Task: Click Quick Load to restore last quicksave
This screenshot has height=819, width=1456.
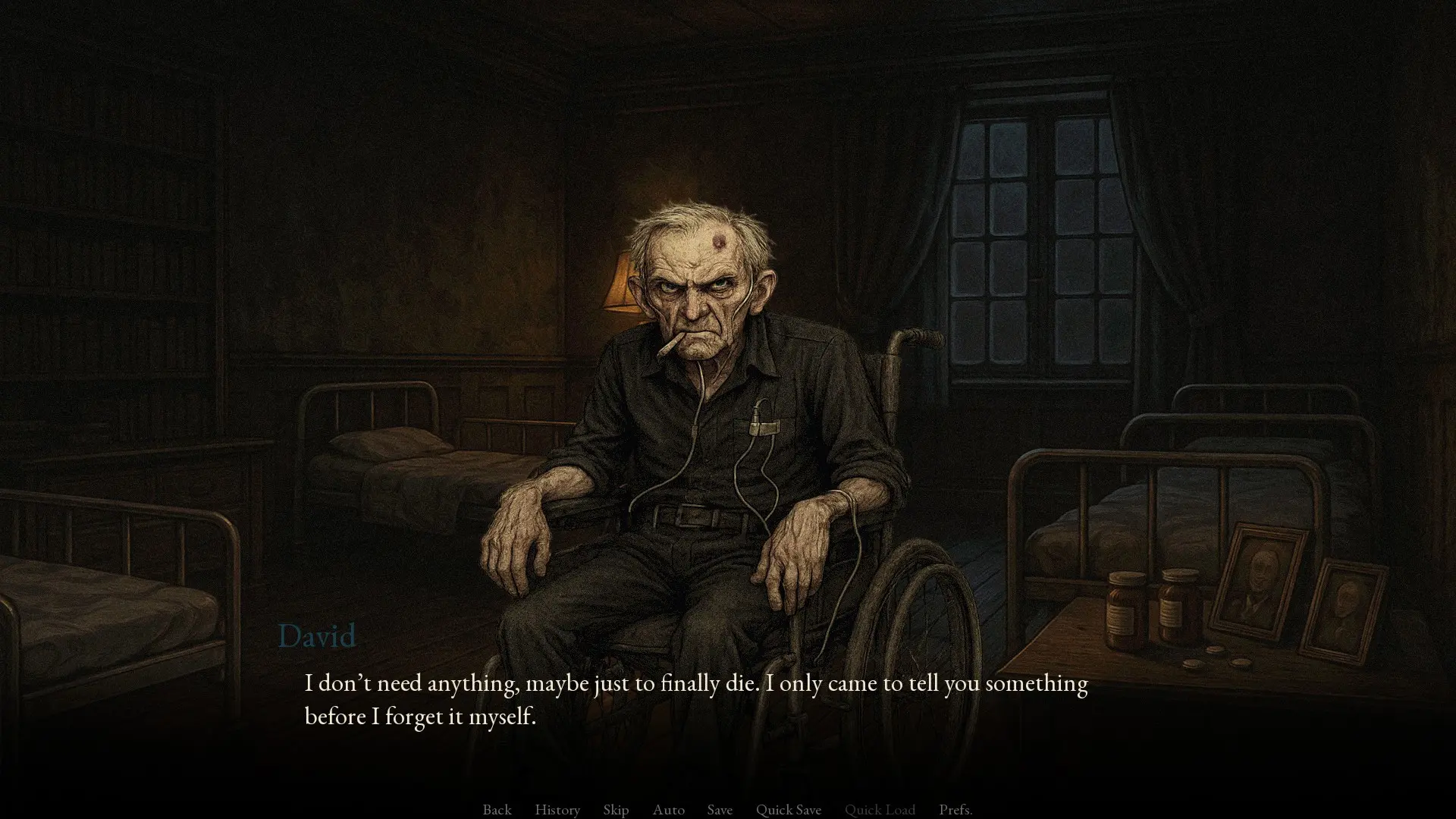Action: (880, 809)
